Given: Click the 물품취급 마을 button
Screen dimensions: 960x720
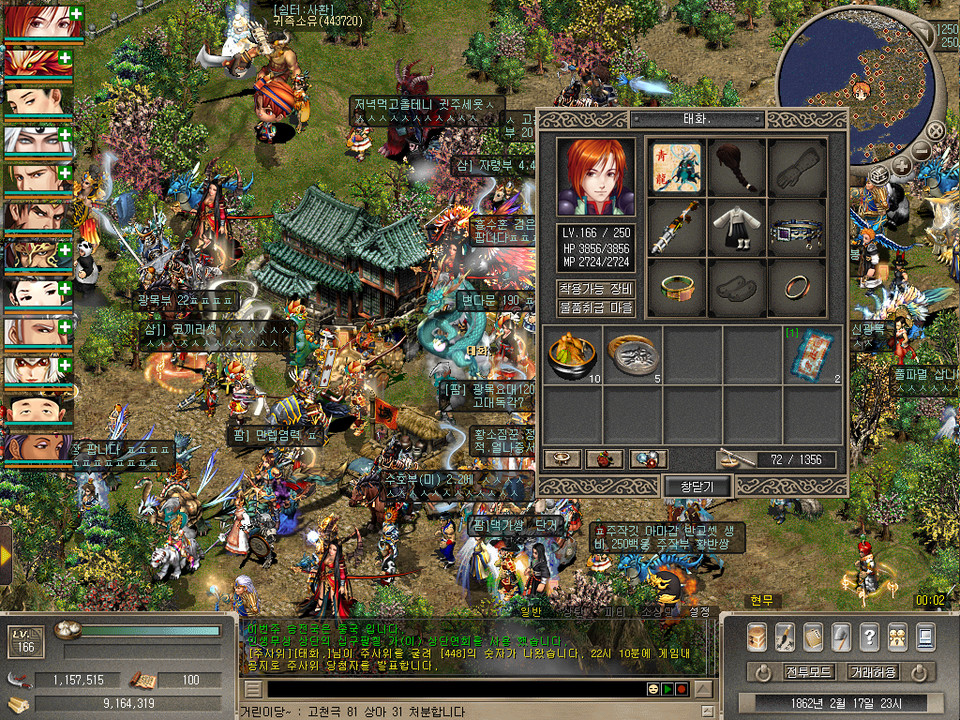Looking at the screenshot, I should (595, 308).
